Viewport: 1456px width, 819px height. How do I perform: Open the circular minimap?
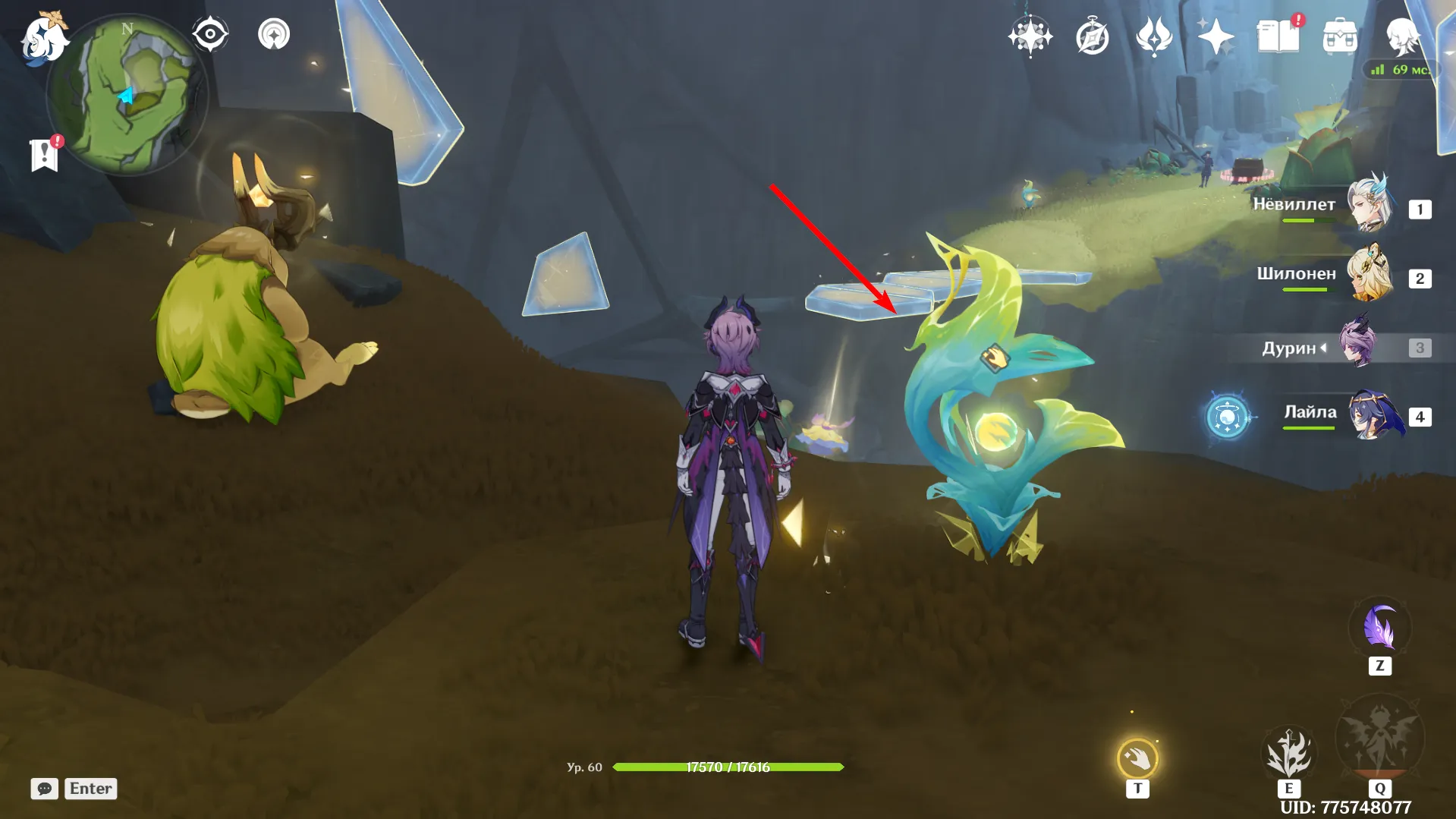point(127,96)
